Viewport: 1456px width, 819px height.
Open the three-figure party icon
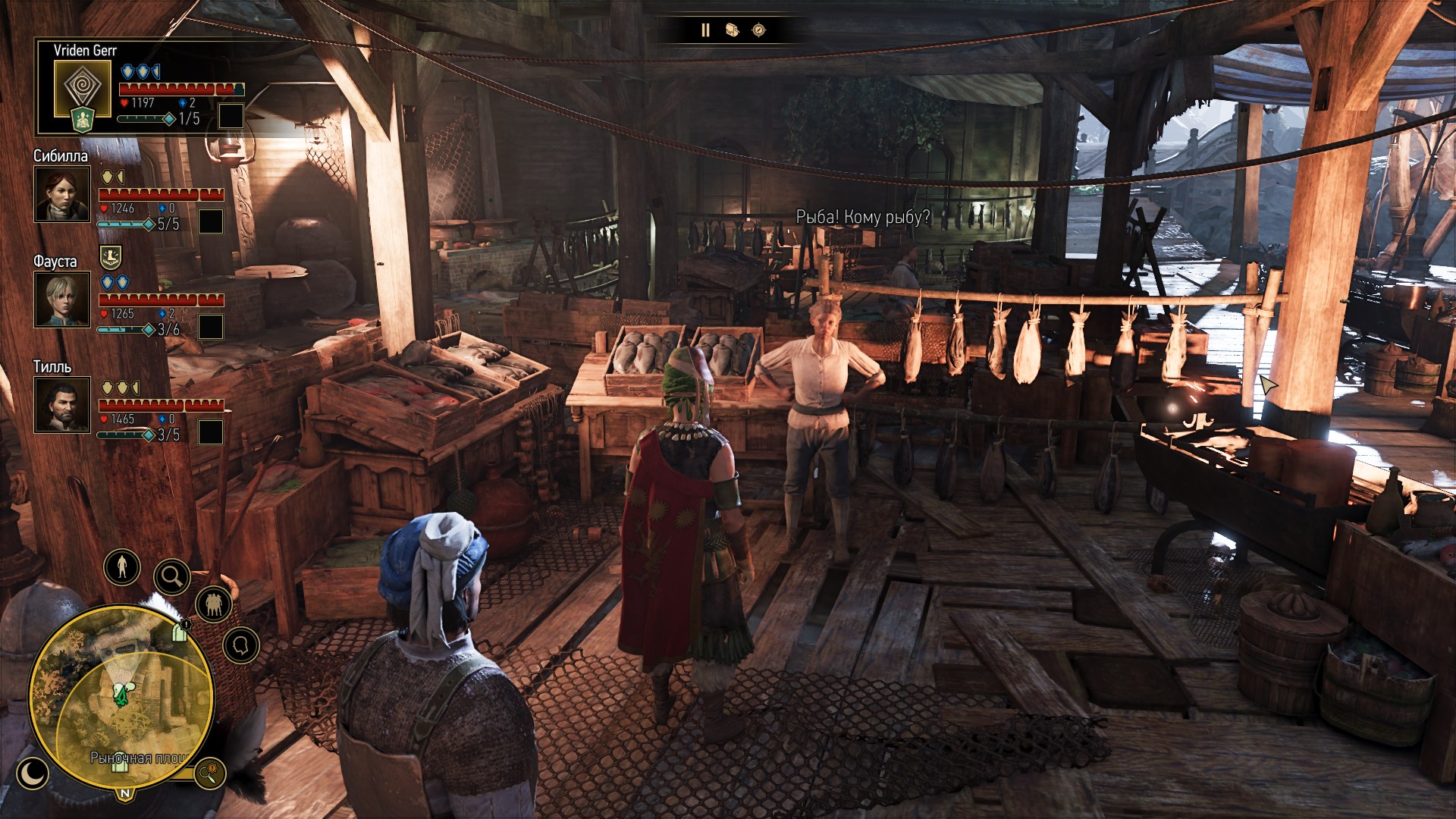click(x=214, y=604)
